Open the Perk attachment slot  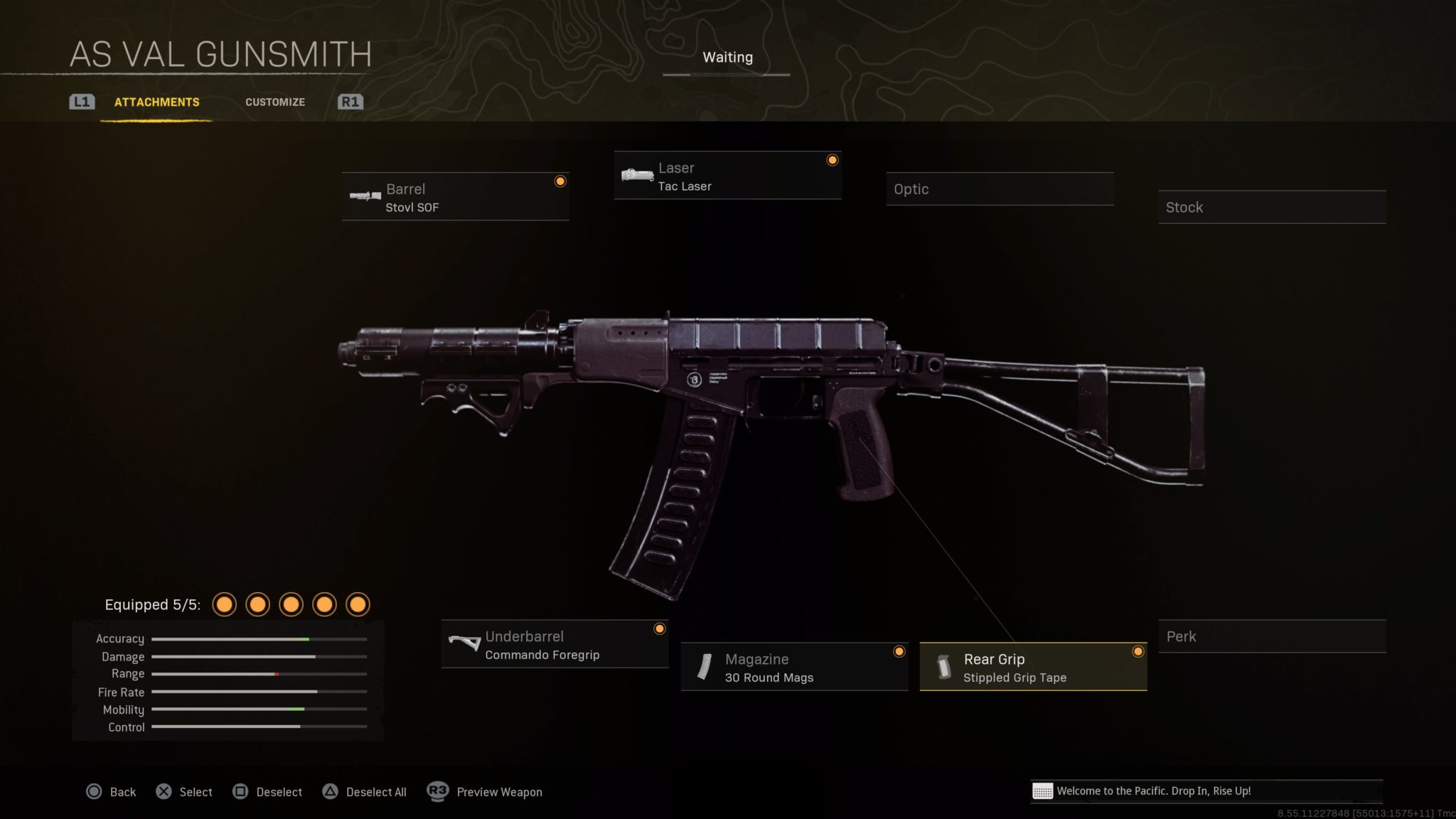coord(1272,636)
